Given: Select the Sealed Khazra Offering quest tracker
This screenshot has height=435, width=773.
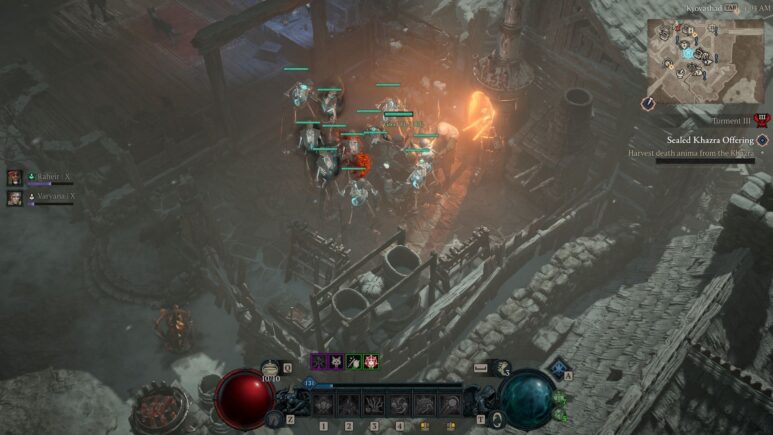Looking at the screenshot, I should [x=711, y=140].
